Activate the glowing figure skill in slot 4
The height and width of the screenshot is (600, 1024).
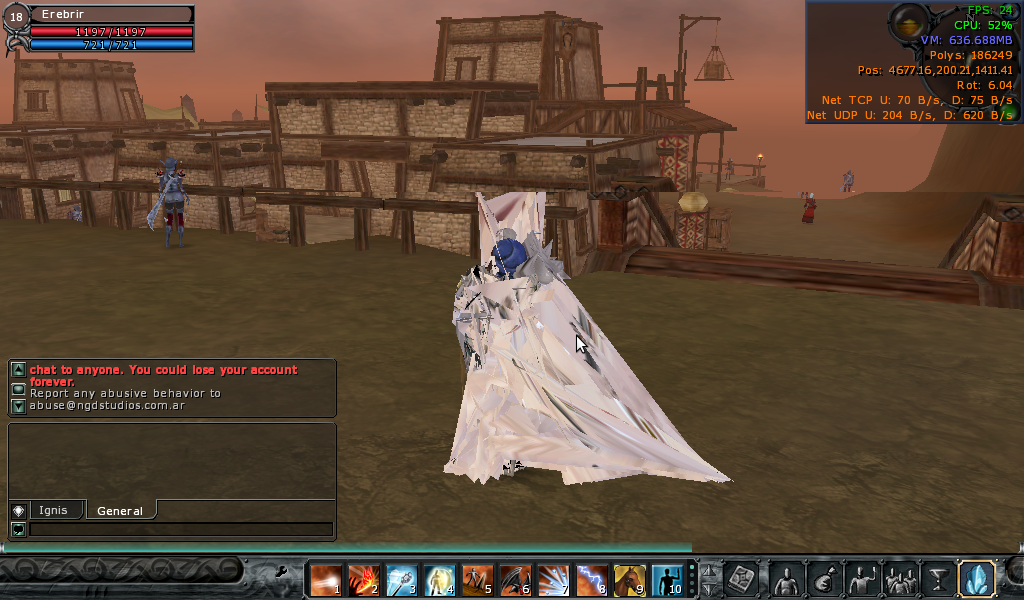[440, 579]
